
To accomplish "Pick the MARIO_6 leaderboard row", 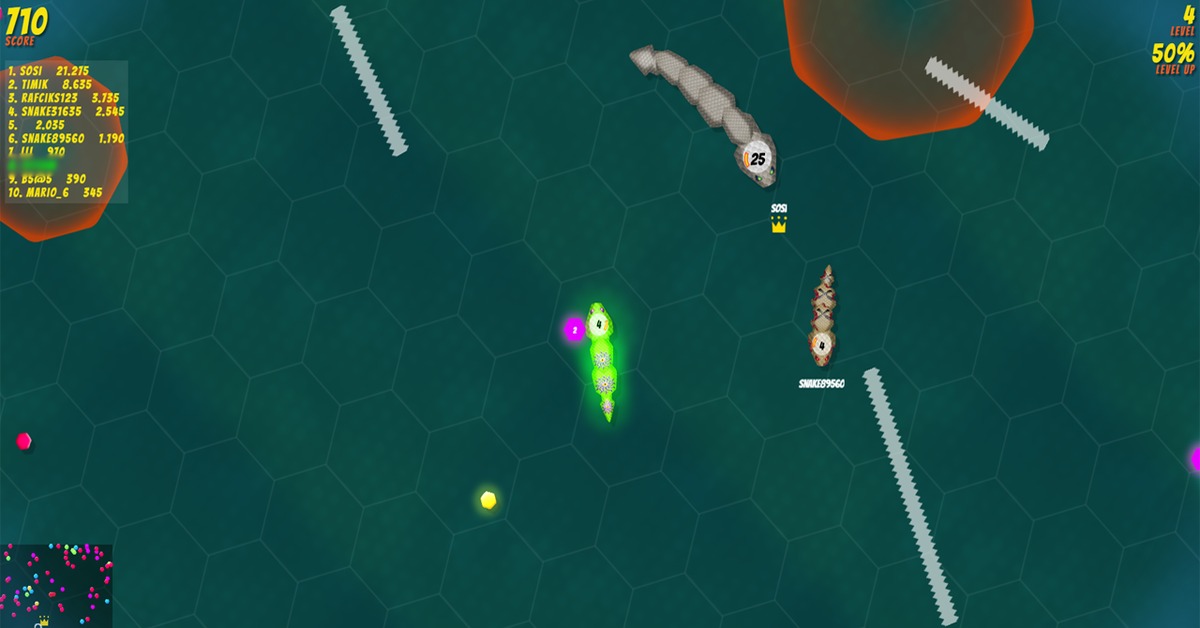I will (56, 192).
